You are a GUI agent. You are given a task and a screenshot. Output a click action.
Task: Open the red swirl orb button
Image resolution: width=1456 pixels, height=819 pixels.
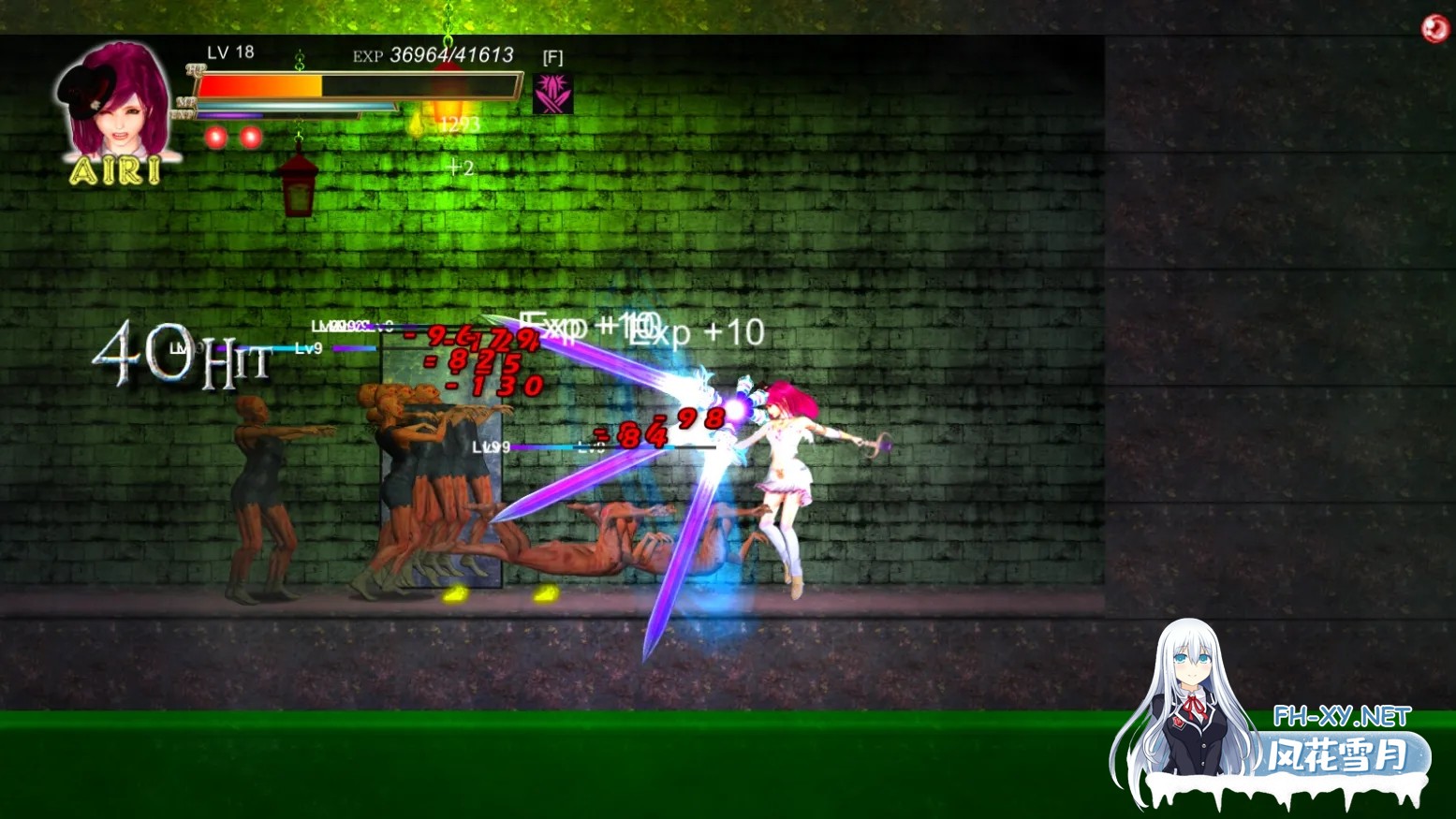[x=1434, y=29]
